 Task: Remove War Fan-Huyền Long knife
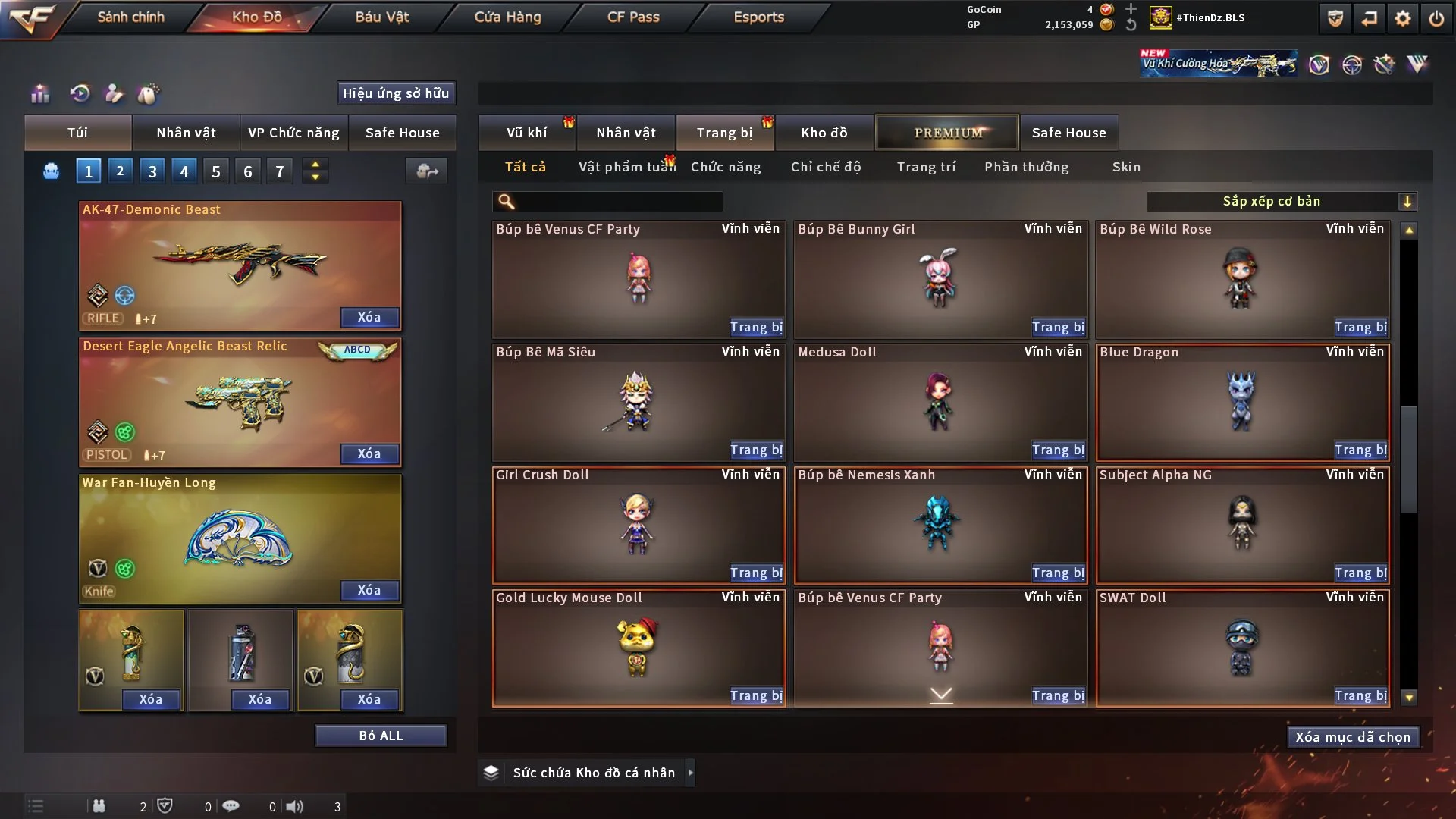click(369, 590)
